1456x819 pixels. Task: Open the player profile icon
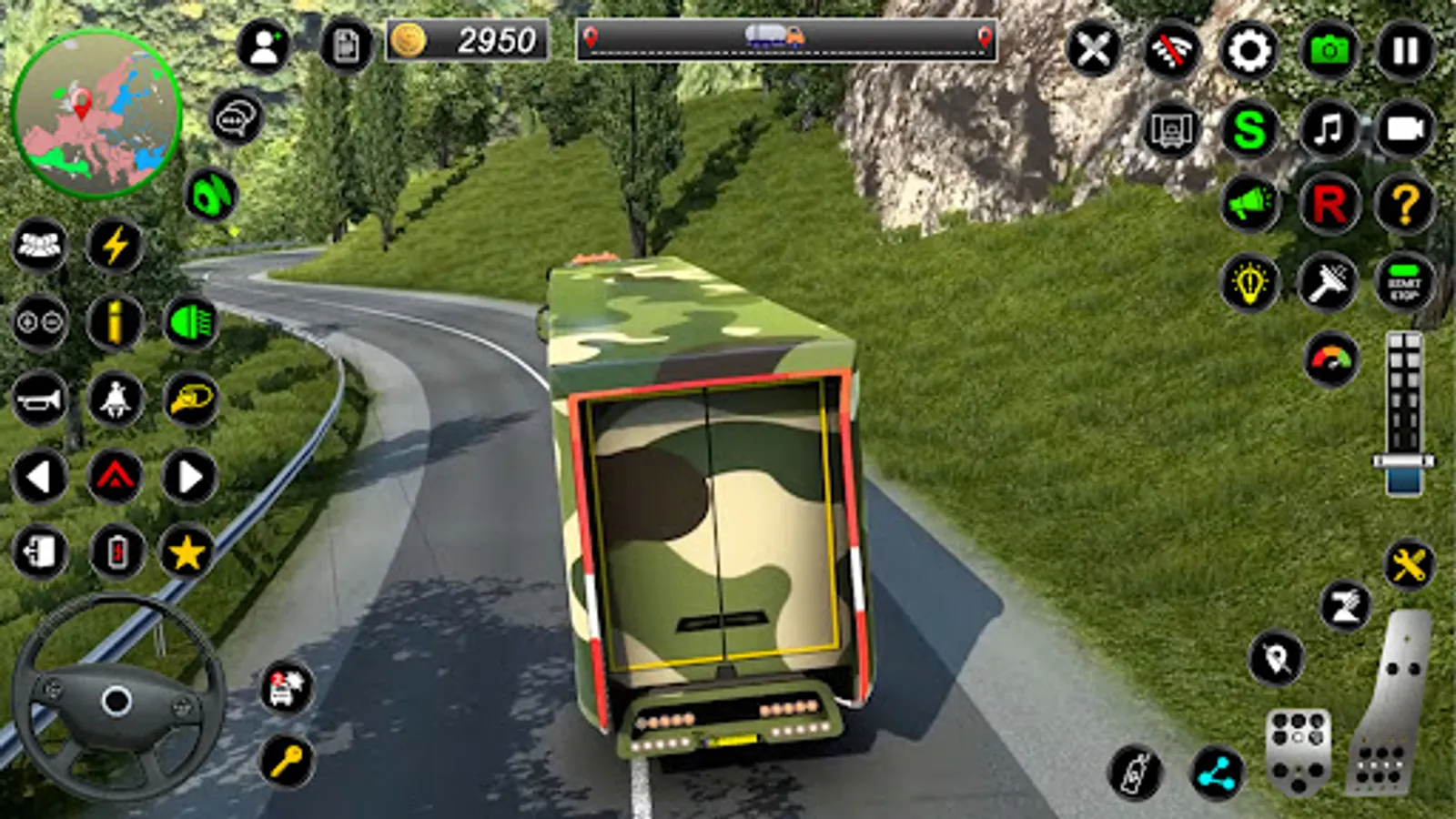[264, 45]
